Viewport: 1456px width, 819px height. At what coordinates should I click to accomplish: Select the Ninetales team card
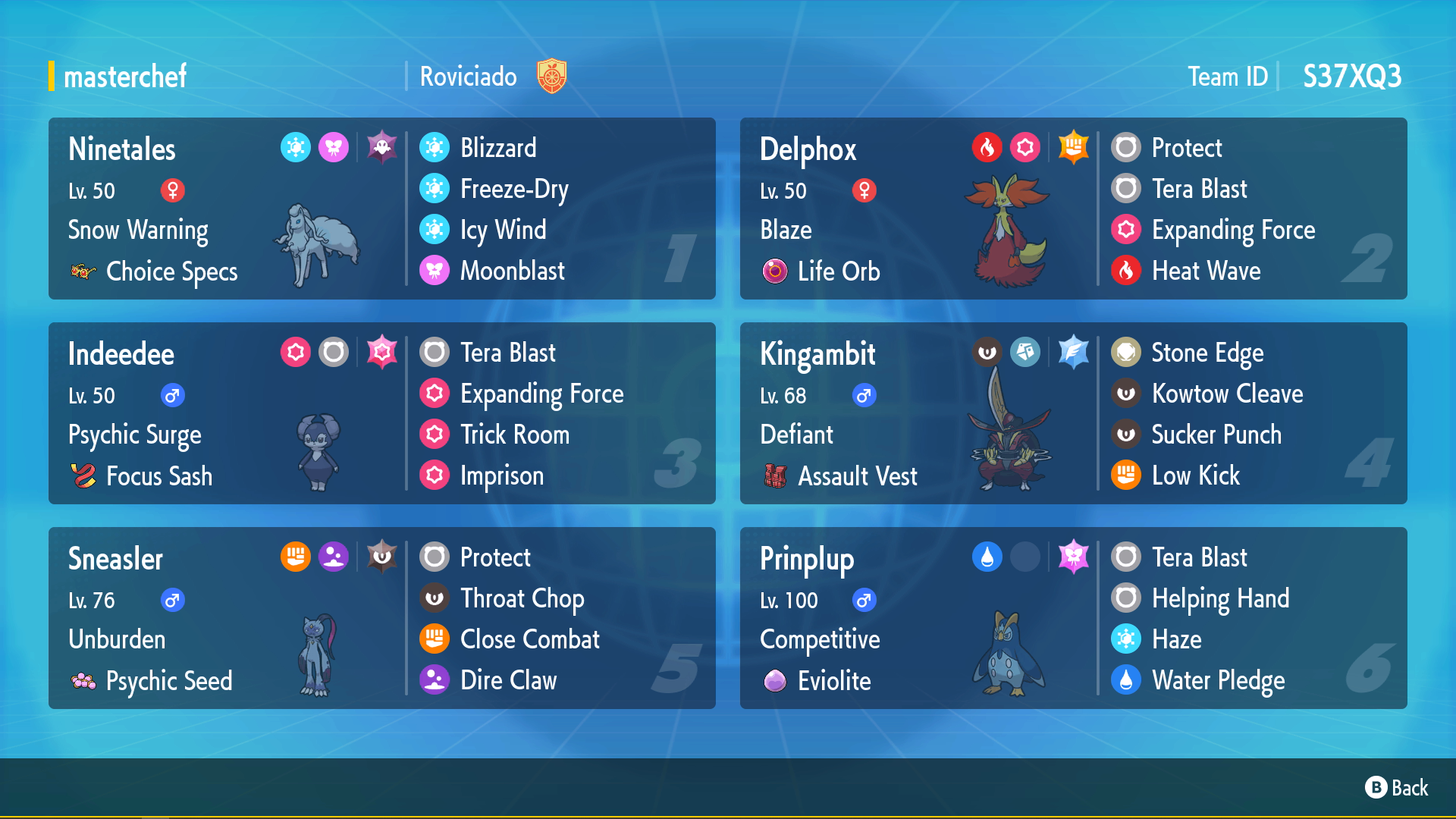pyautogui.click(x=381, y=209)
